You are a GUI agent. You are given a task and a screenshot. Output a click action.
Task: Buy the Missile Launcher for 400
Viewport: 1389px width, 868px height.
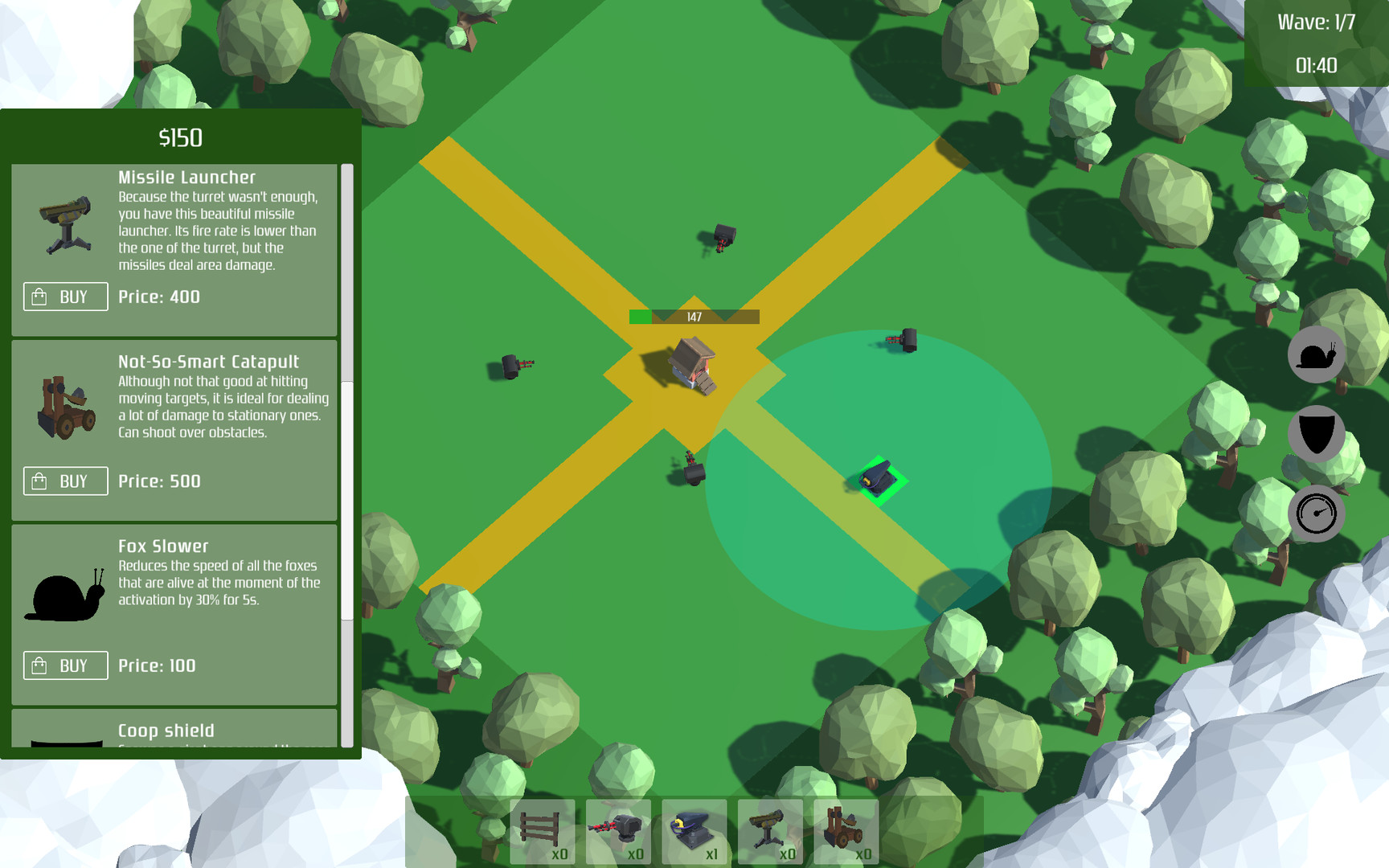[x=65, y=297]
